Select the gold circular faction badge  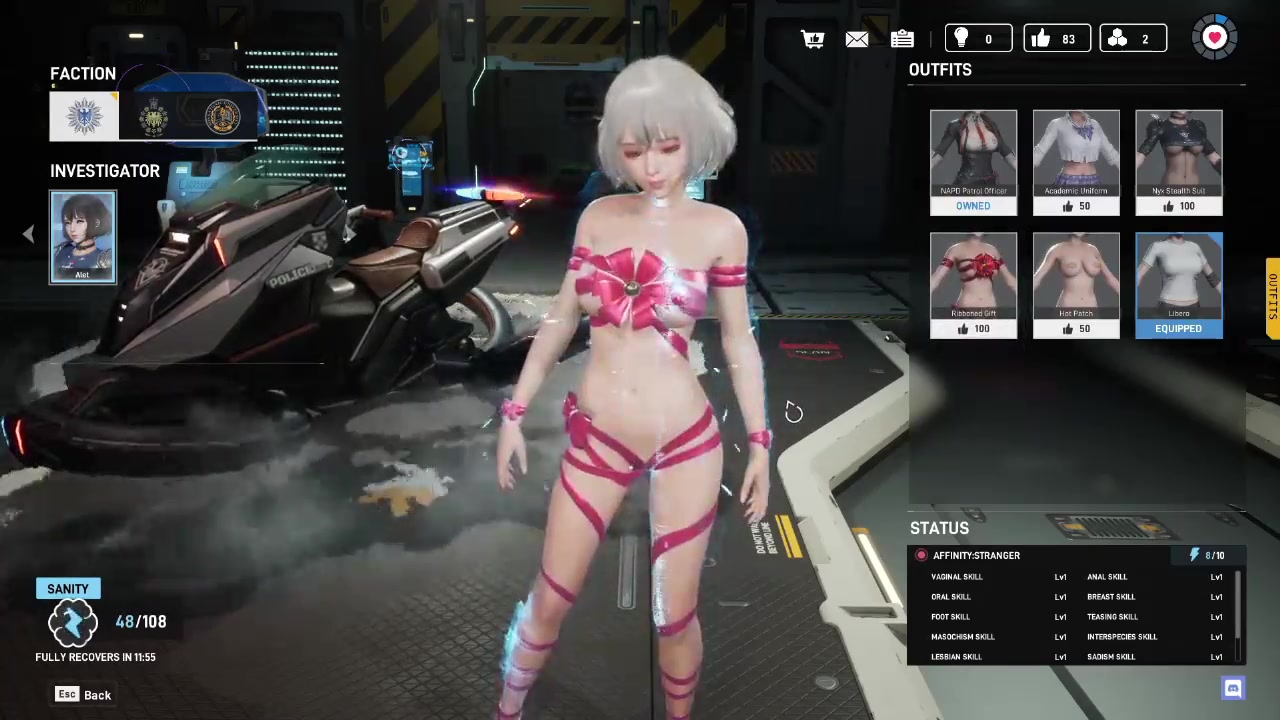tap(222, 116)
